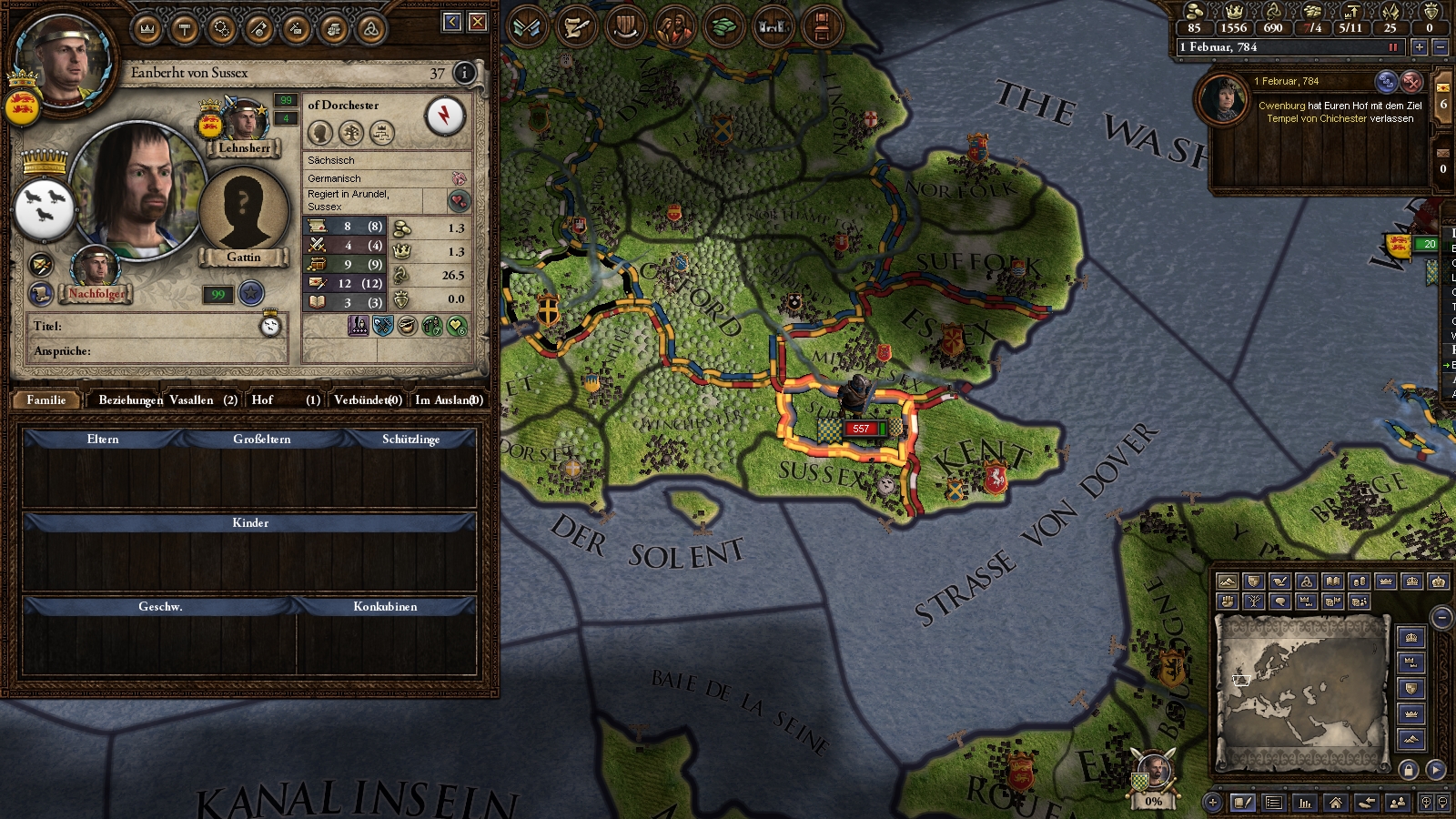Show the Verbündete tab

click(x=368, y=399)
